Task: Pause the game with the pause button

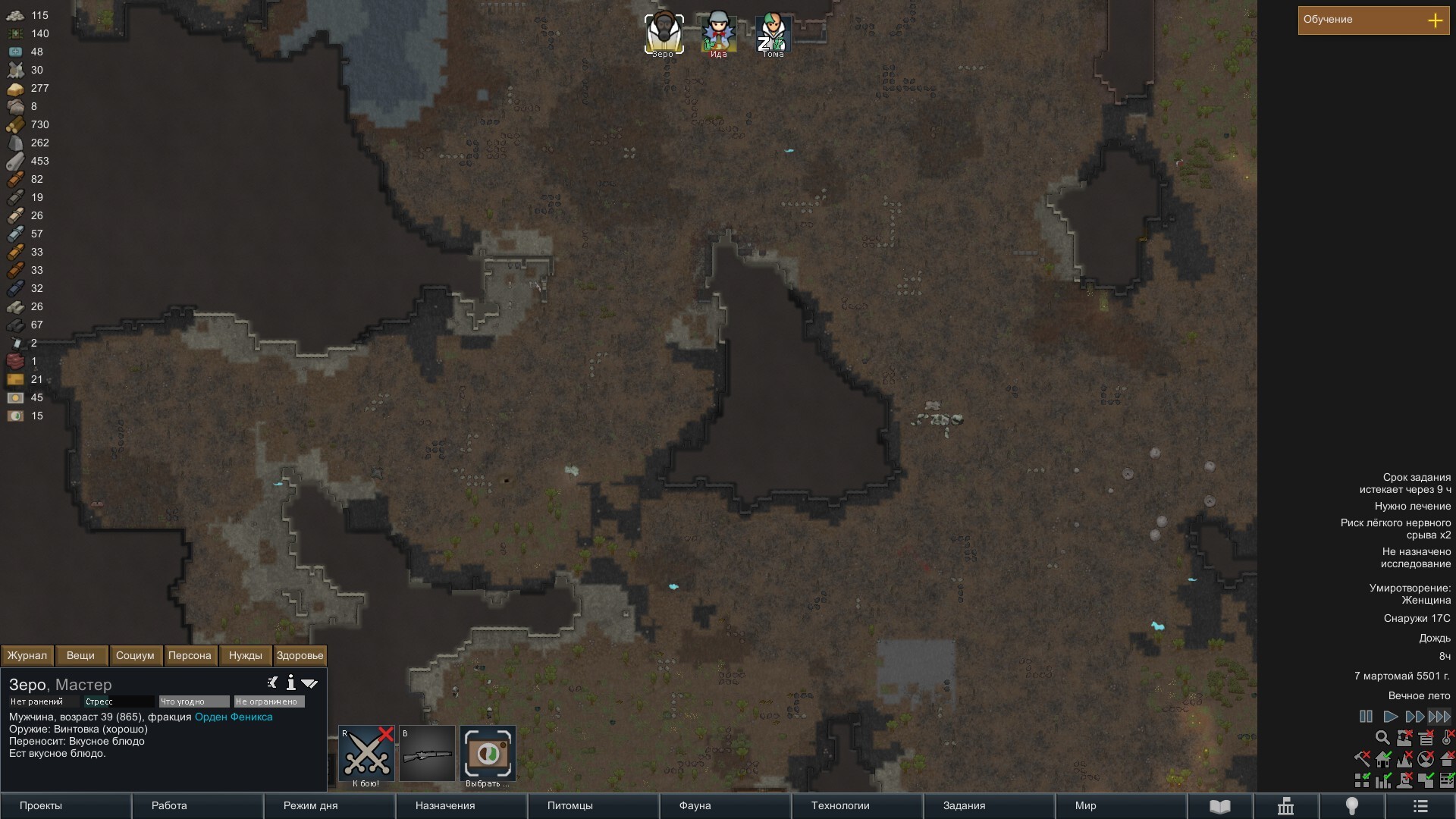Action: coord(1366,717)
